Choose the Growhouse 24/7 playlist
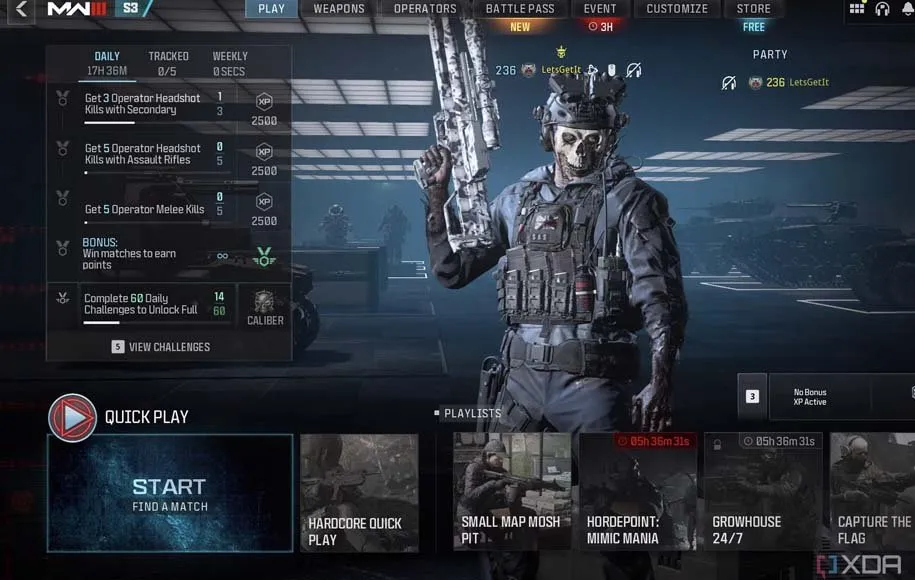Viewport: 915px width, 580px height. pyautogui.click(x=762, y=493)
